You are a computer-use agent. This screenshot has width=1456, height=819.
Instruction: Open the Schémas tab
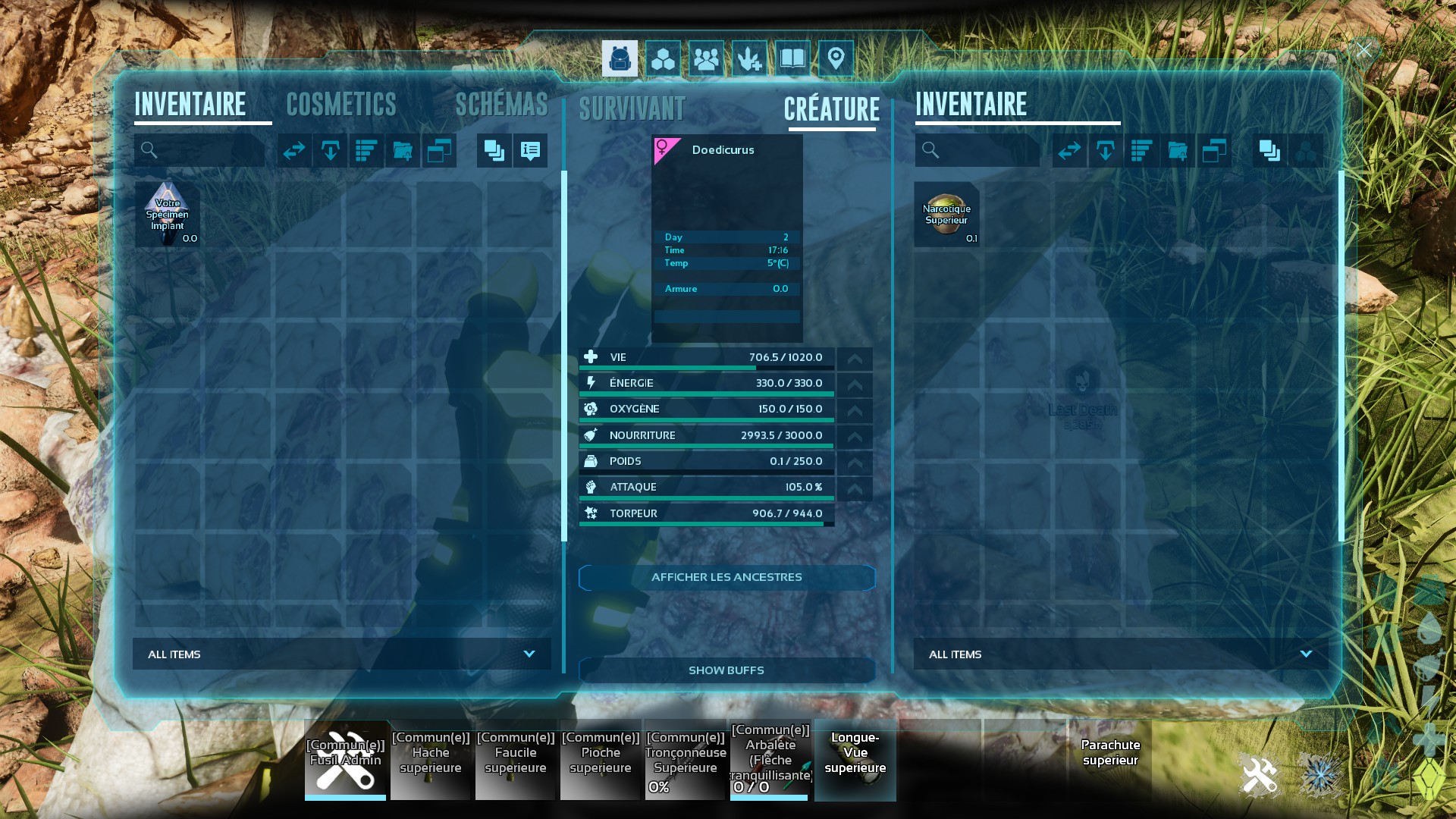[x=501, y=105]
